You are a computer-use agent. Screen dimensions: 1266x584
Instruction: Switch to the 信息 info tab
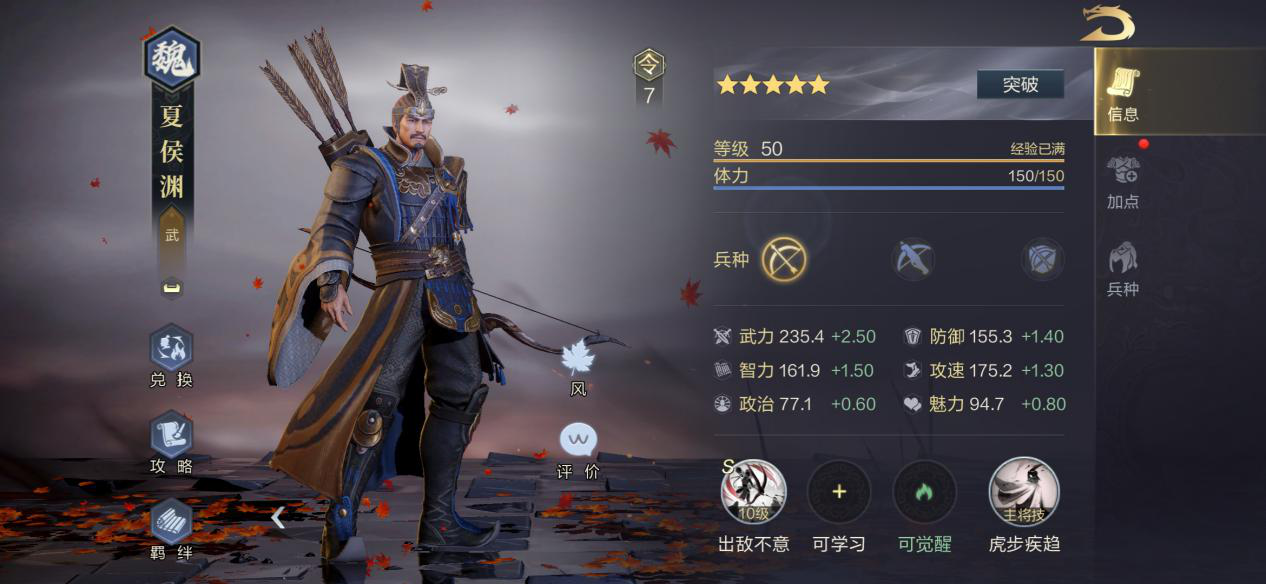[1123, 94]
